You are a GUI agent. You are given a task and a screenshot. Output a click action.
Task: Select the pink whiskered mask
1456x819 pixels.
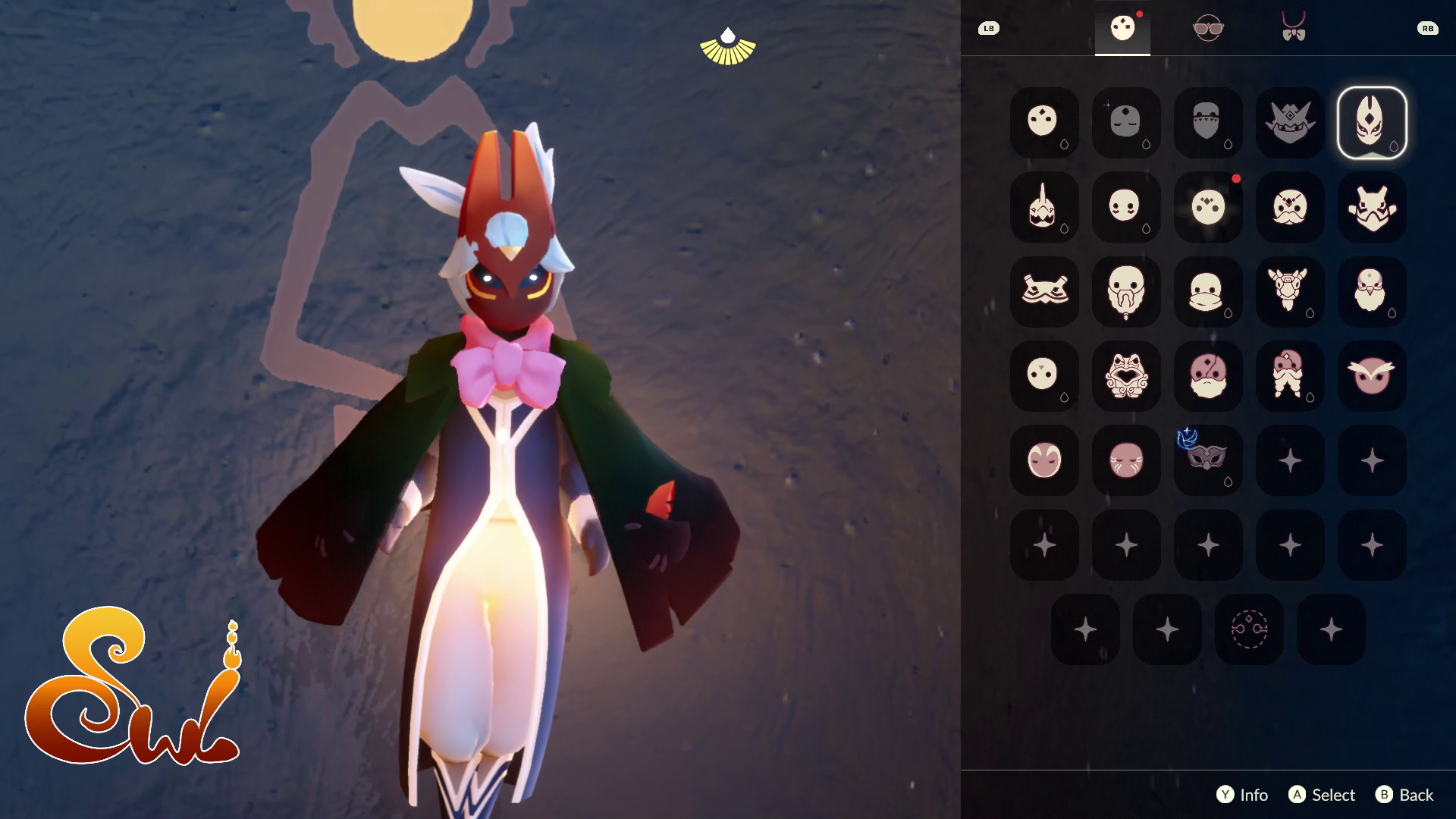coord(1125,460)
